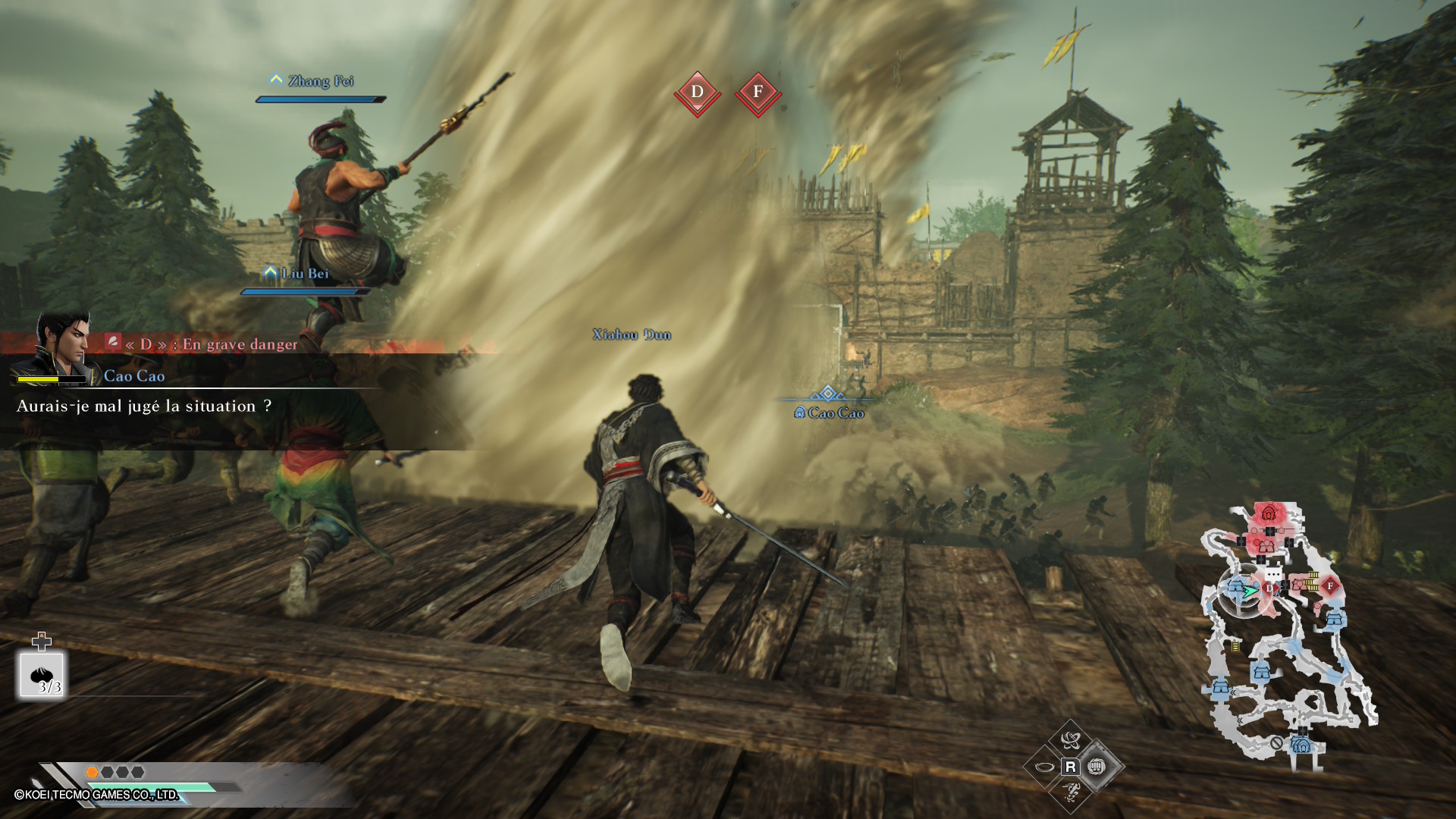Activate the fist battle art

(1096, 767)
